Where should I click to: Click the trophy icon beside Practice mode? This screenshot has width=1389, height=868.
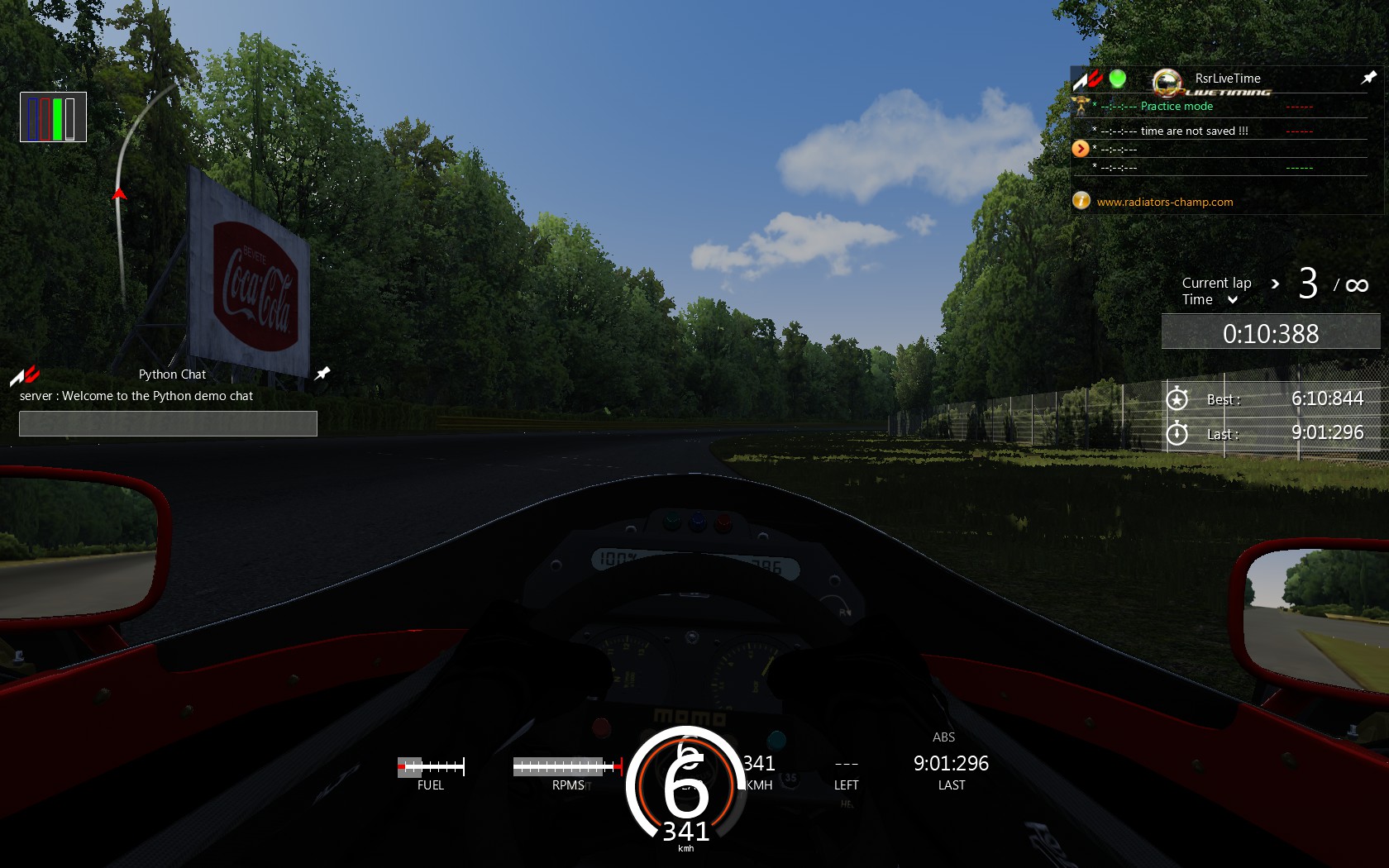click(x=1080, y=106)
